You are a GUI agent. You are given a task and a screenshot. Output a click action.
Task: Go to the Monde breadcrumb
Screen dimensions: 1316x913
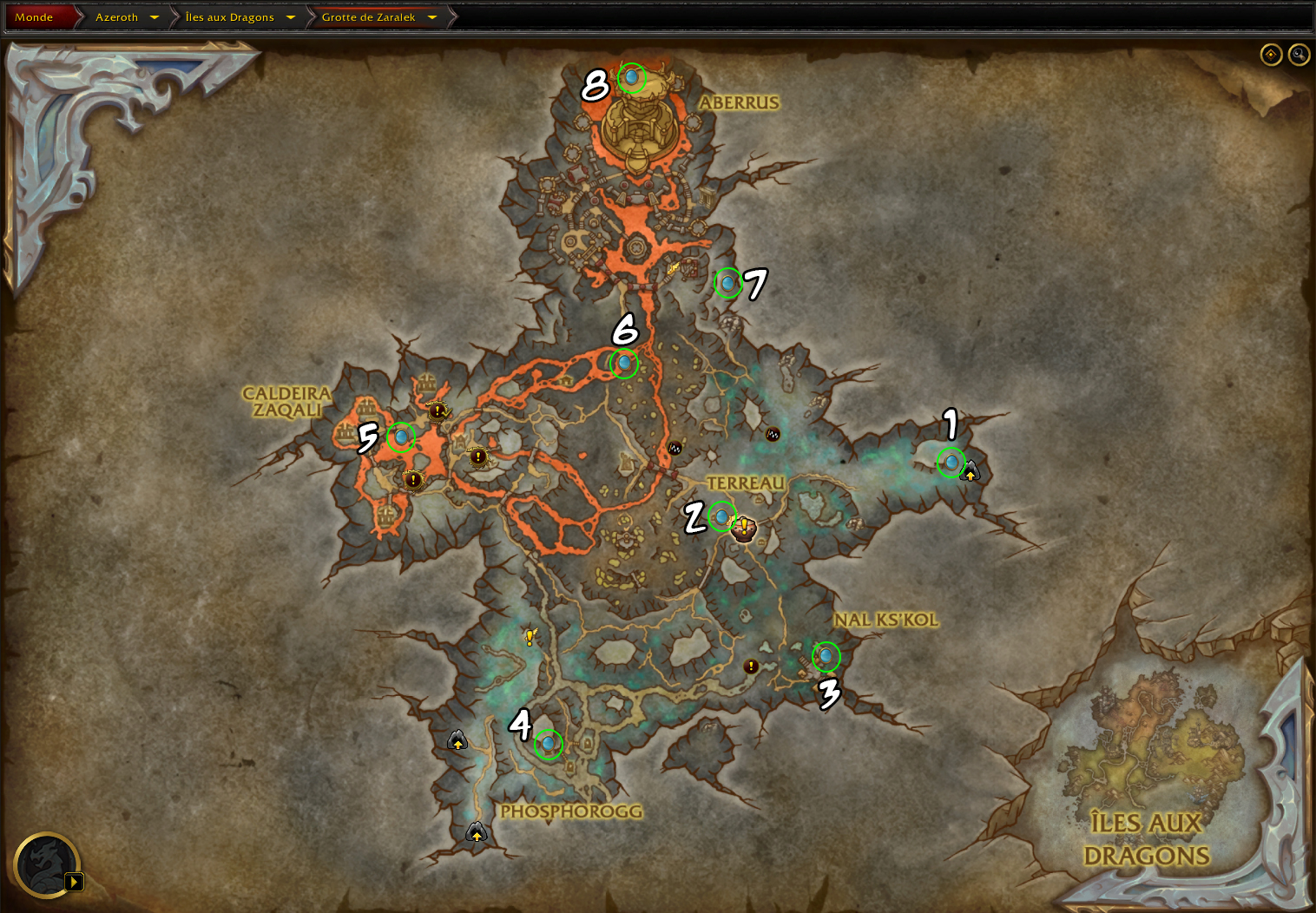(34, 17)
